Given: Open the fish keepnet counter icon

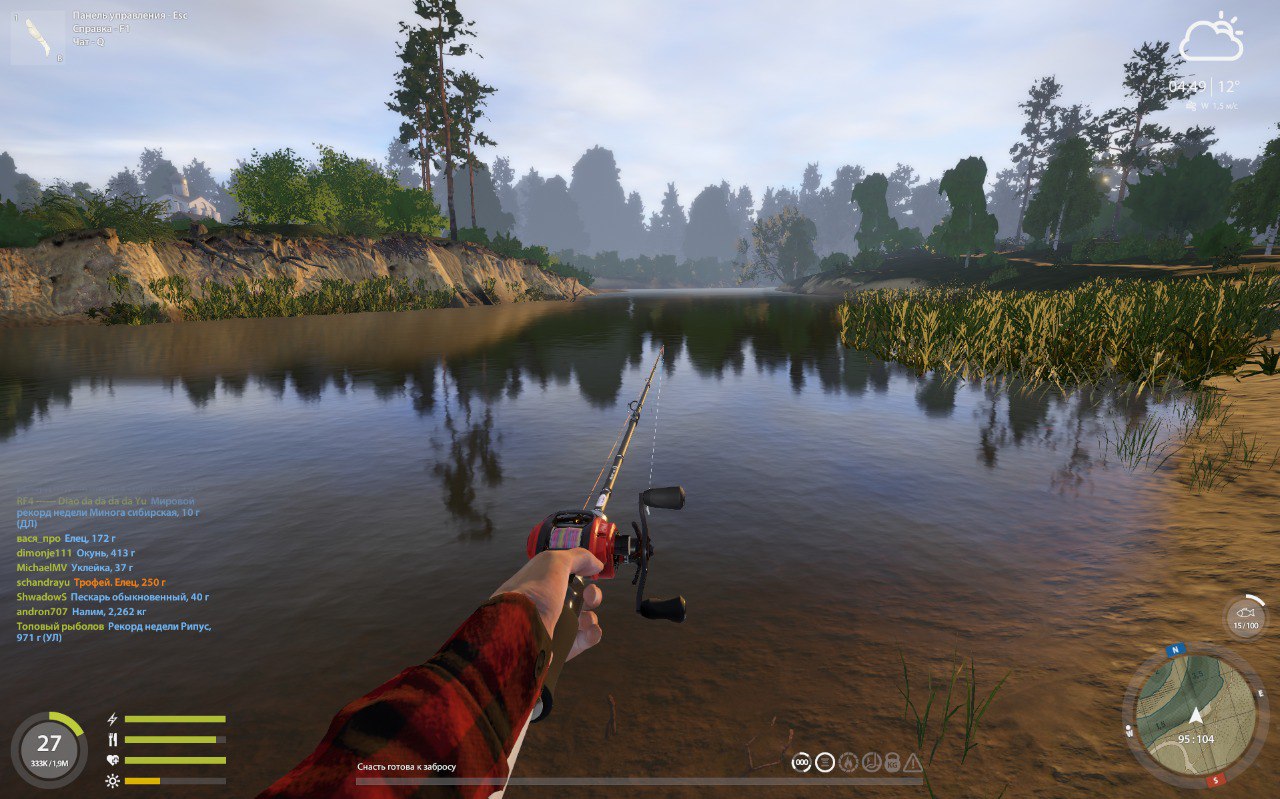Looking at the screenshot, I should 1246,616.
